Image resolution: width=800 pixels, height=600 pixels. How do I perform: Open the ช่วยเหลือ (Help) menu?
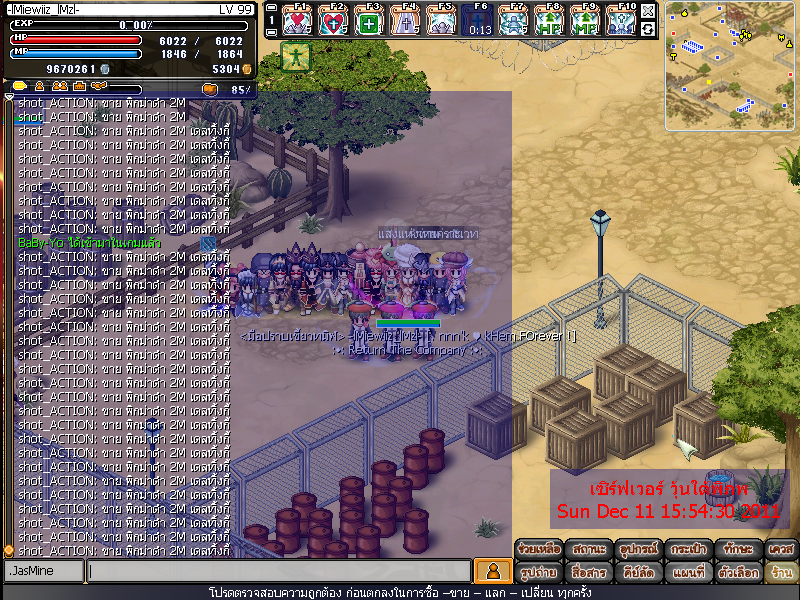pyautogui.click(x=539, y=549)
